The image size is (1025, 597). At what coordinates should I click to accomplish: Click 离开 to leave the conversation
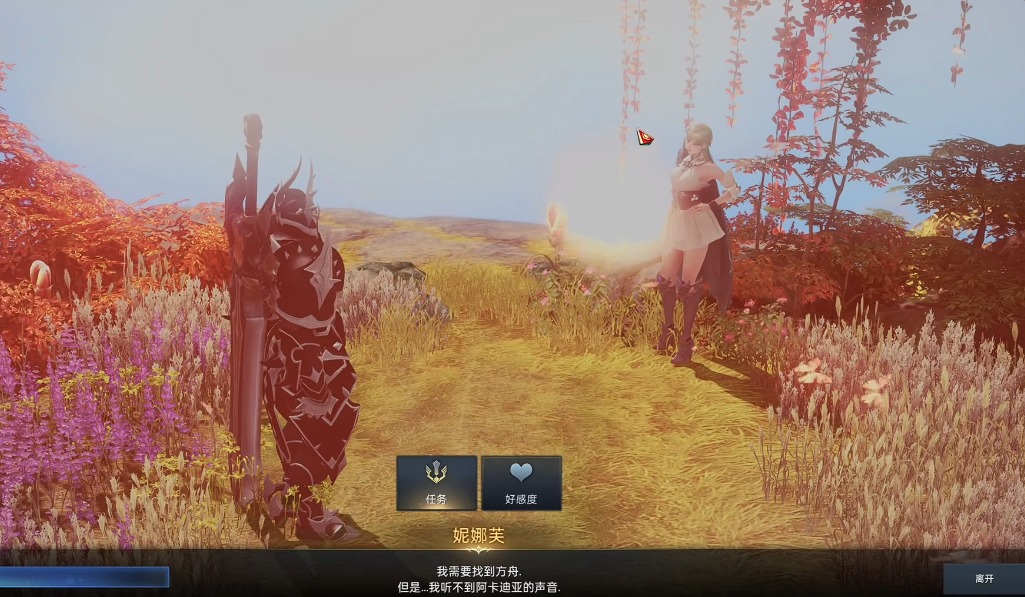click(x=983, y=578)
